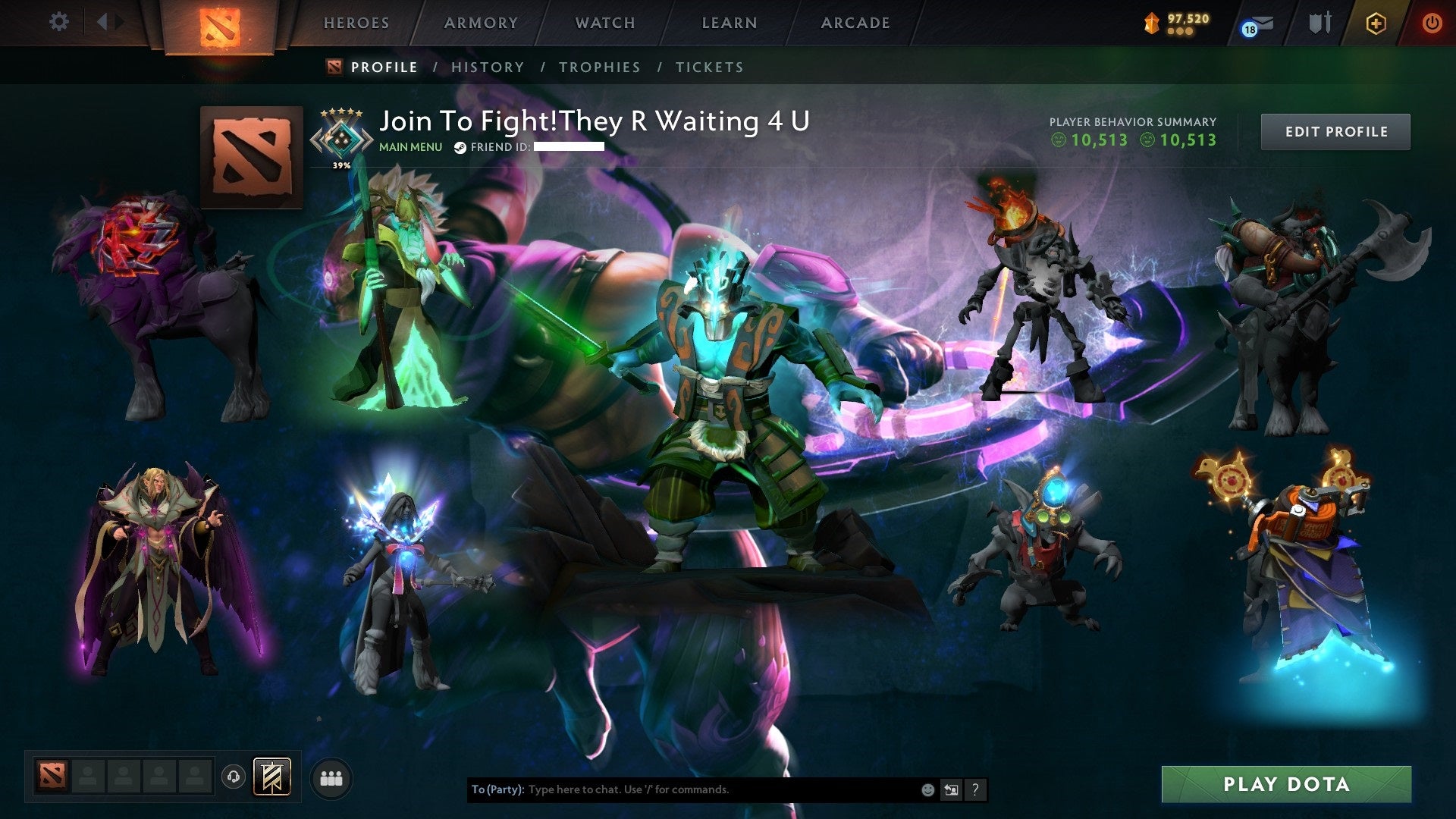The width and height of the screenshot is (1456, 819).
Task: Open the WATCH menu item
Action: [604, 23]
